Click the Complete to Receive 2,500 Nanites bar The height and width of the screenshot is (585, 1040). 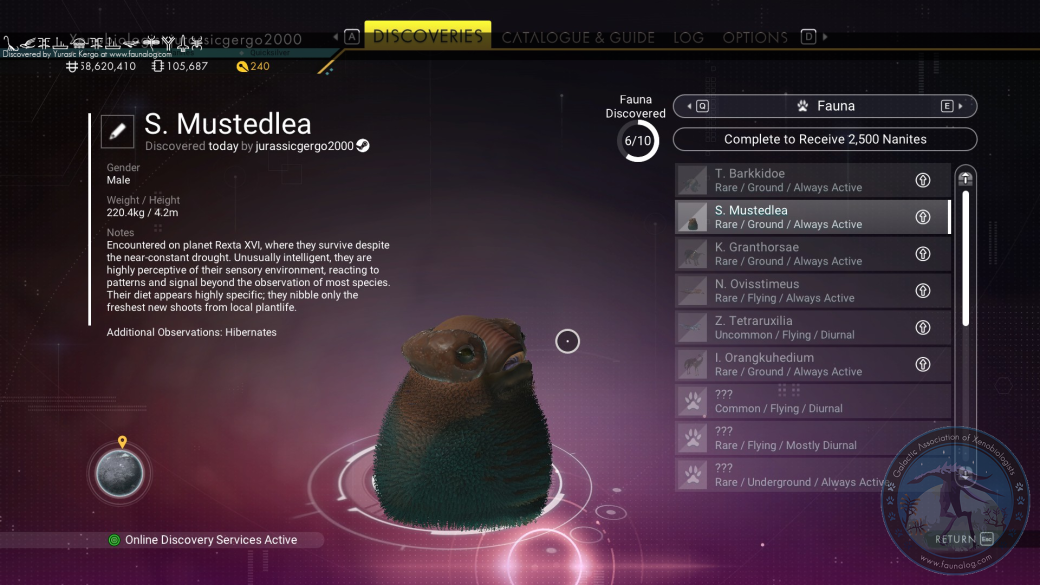(x=824, y=139)
